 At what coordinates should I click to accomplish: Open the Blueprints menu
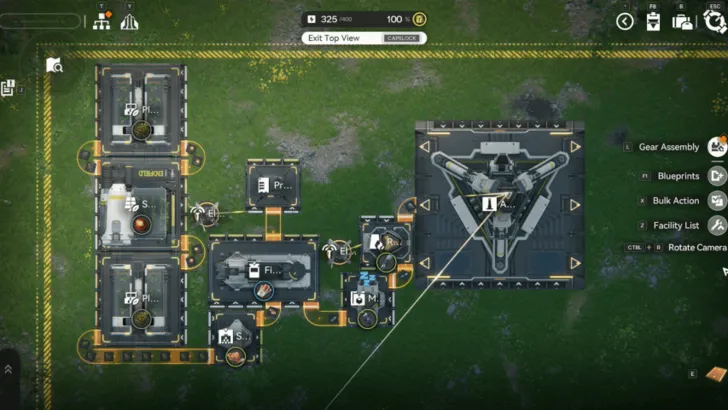point(716,175)
